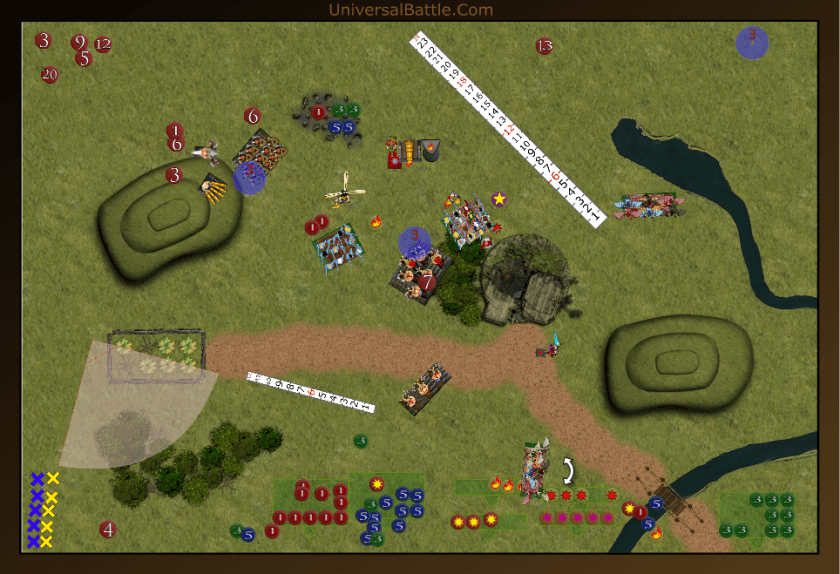Click the gold star on purple token
Image resolution: width=840 pixels, height=574 pixels.
[499, 199]
